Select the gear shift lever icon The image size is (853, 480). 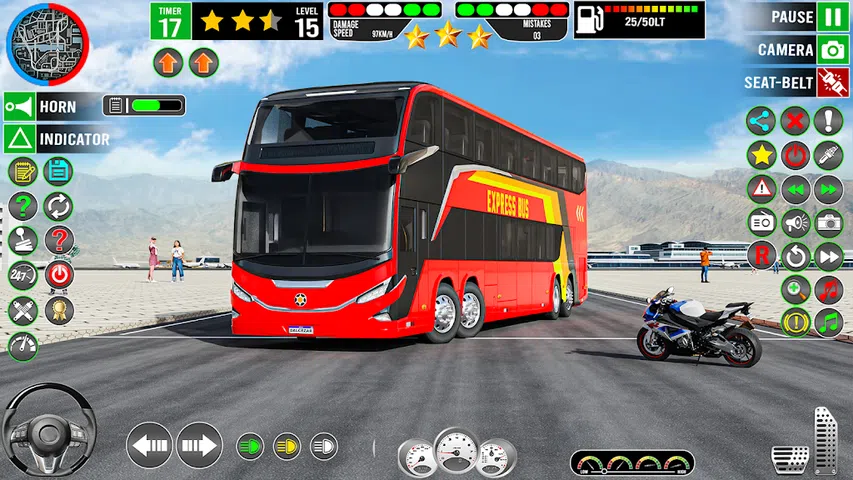(x=23, y=240)
